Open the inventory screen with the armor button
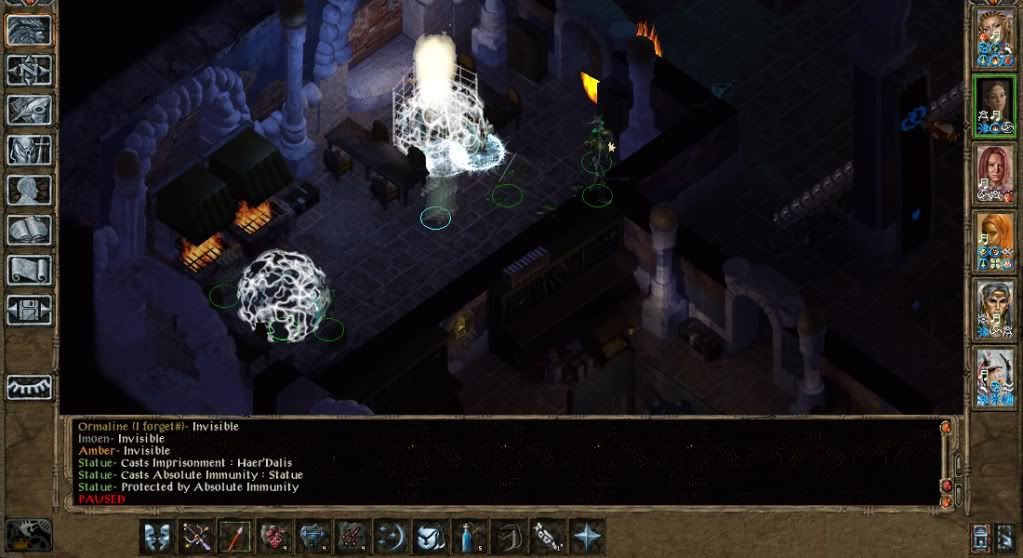This screenshot has width=1023, height=558. tap(29, 150)
